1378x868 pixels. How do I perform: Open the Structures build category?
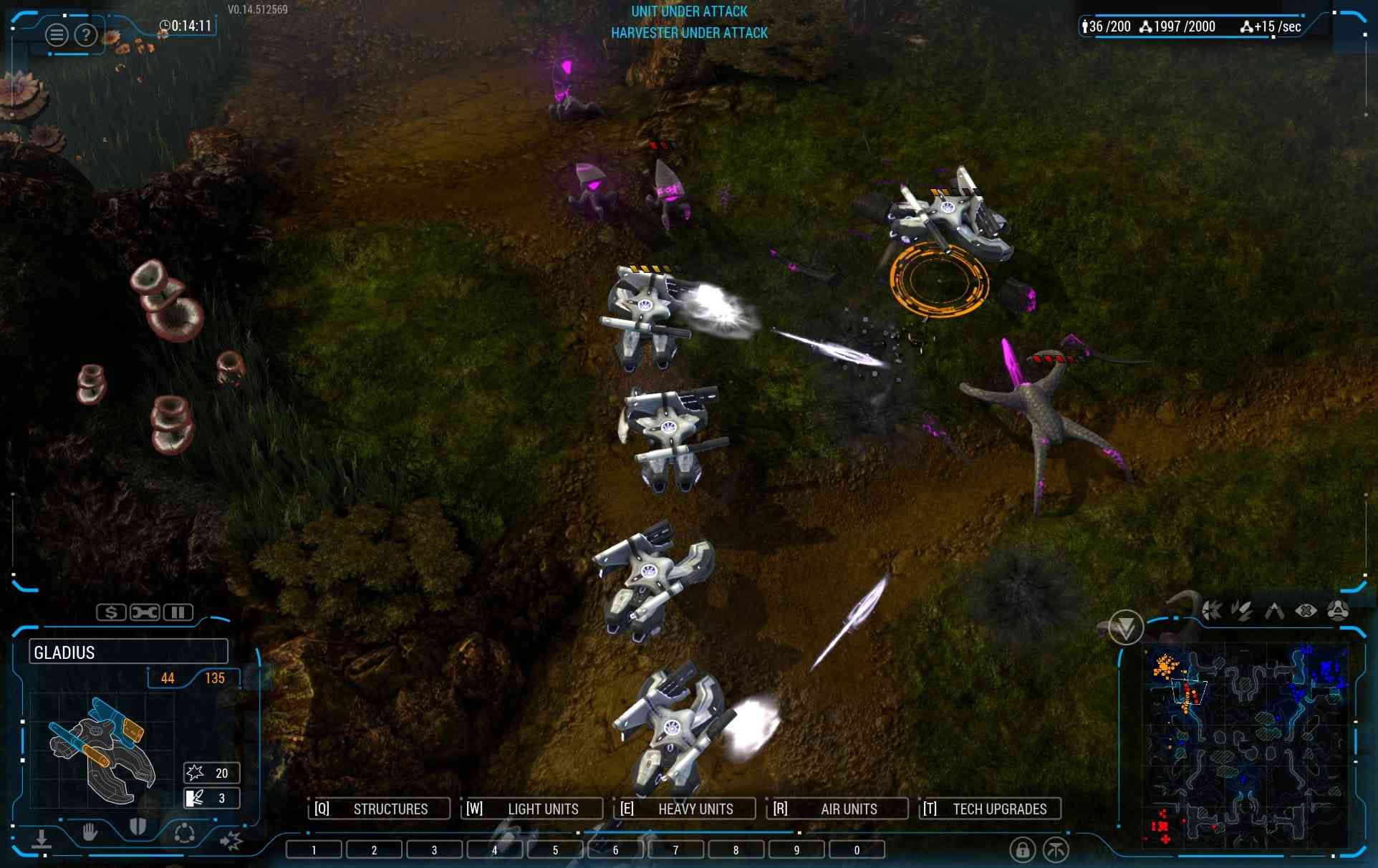pos(379,809)
